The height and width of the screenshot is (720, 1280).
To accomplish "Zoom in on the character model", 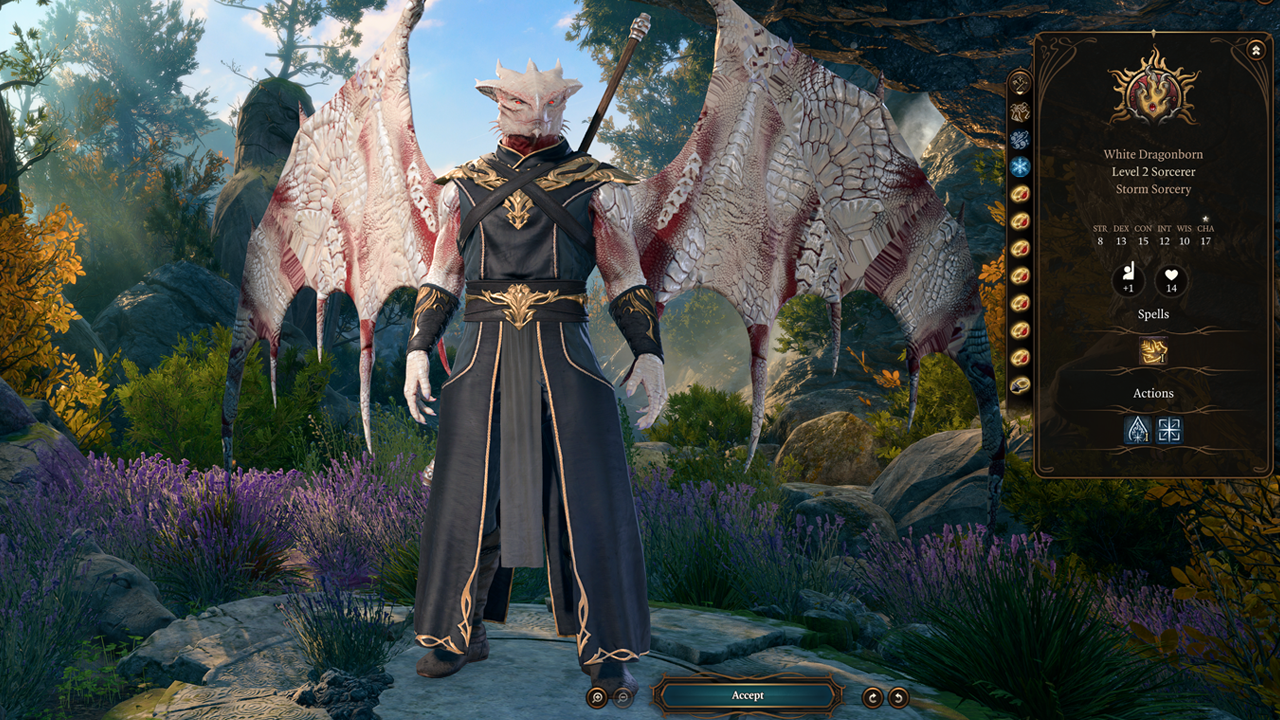I will (597, 698).
